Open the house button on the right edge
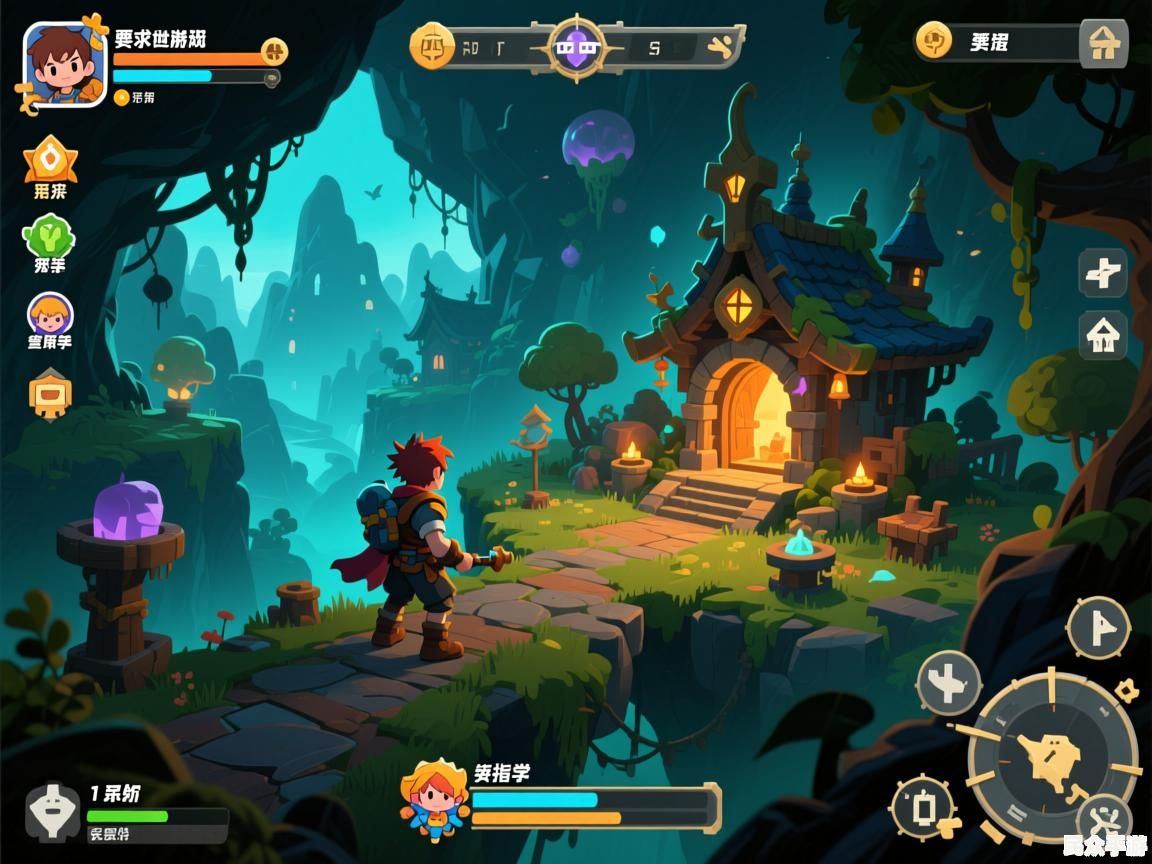 coord(1103,335)
